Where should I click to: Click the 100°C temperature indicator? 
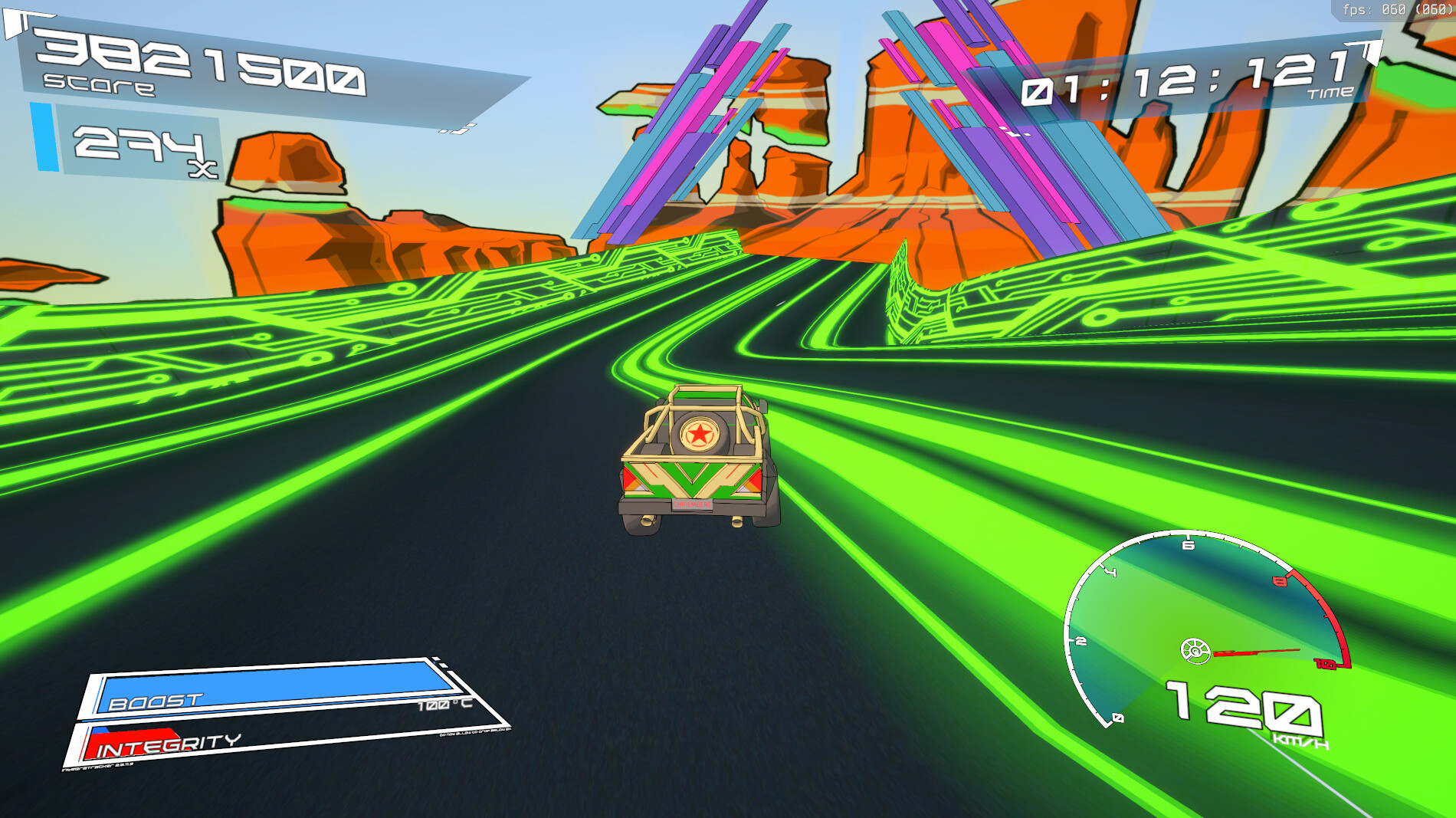[x=446, y=705]
